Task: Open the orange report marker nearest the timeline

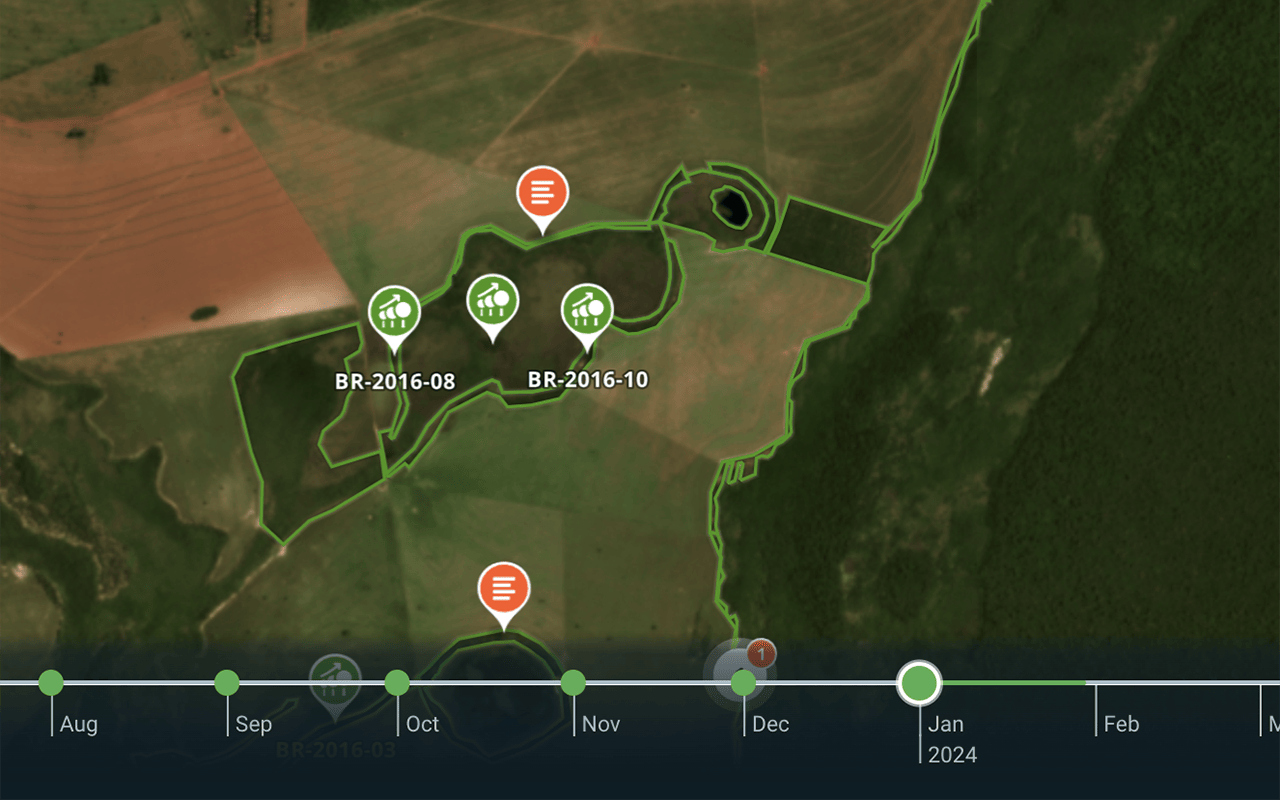Action: (504, 589)
